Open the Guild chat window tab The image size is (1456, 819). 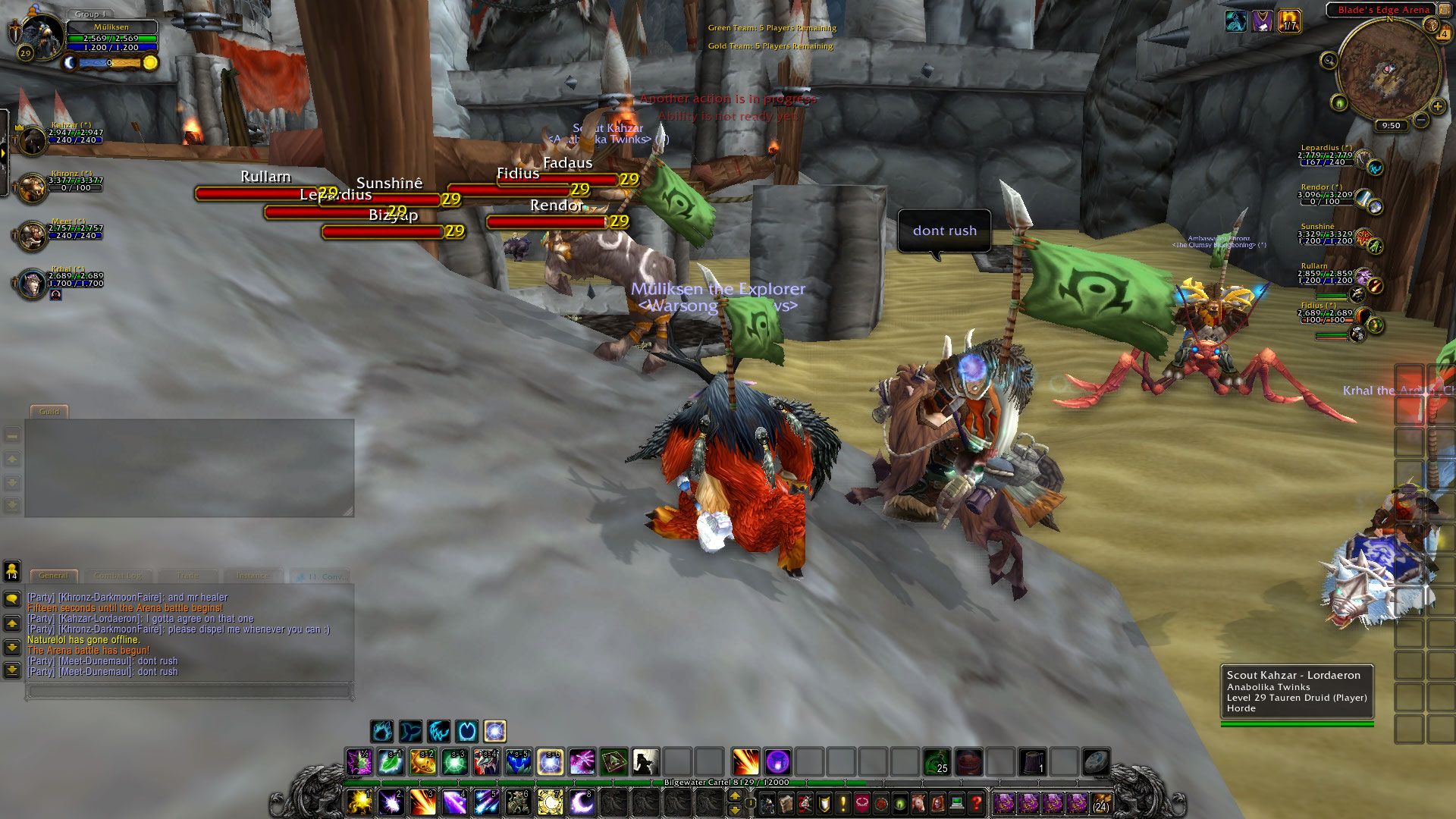(x=49, y=412)
